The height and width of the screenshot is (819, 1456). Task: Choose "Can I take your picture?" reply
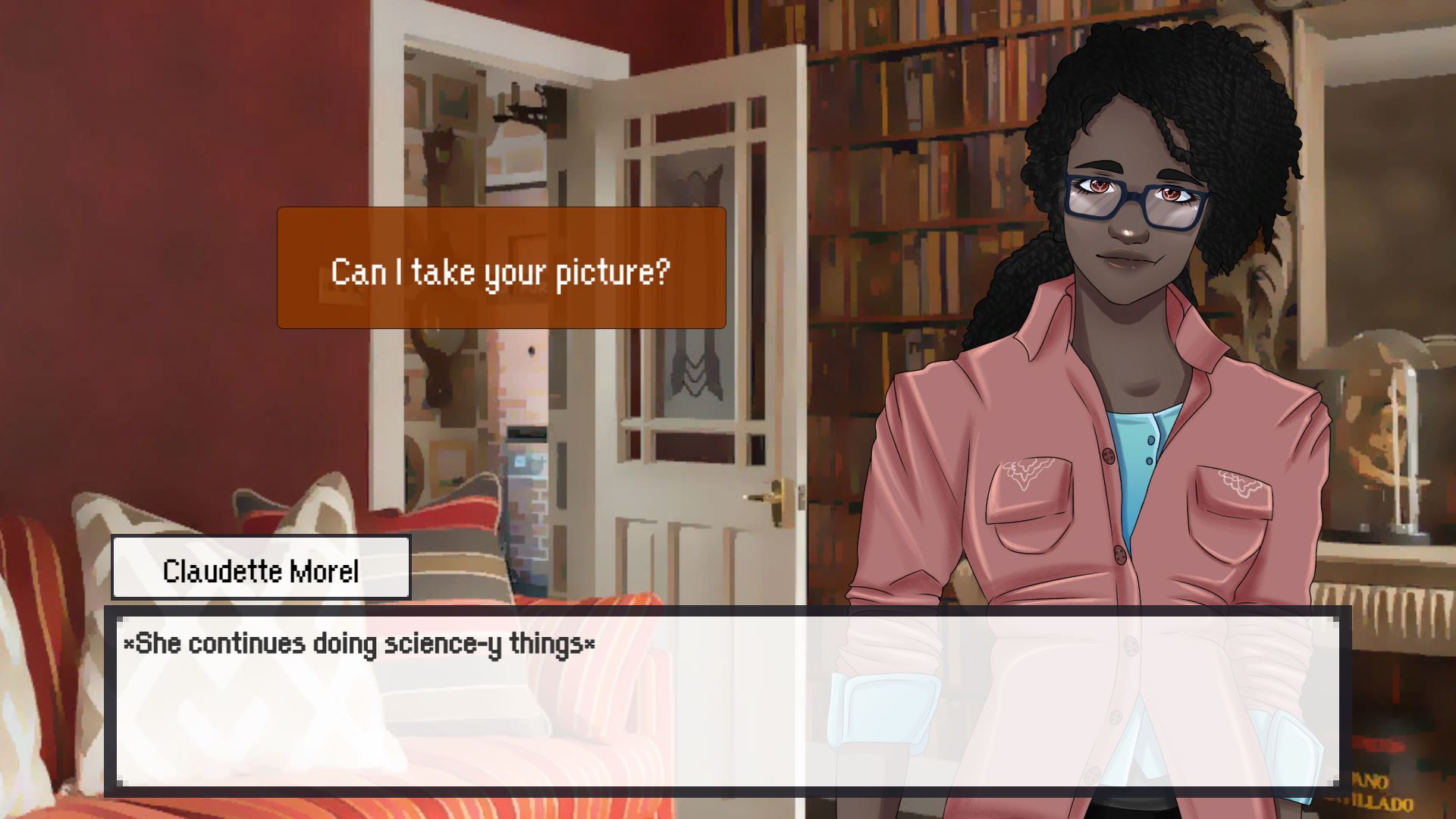[501, 268]
